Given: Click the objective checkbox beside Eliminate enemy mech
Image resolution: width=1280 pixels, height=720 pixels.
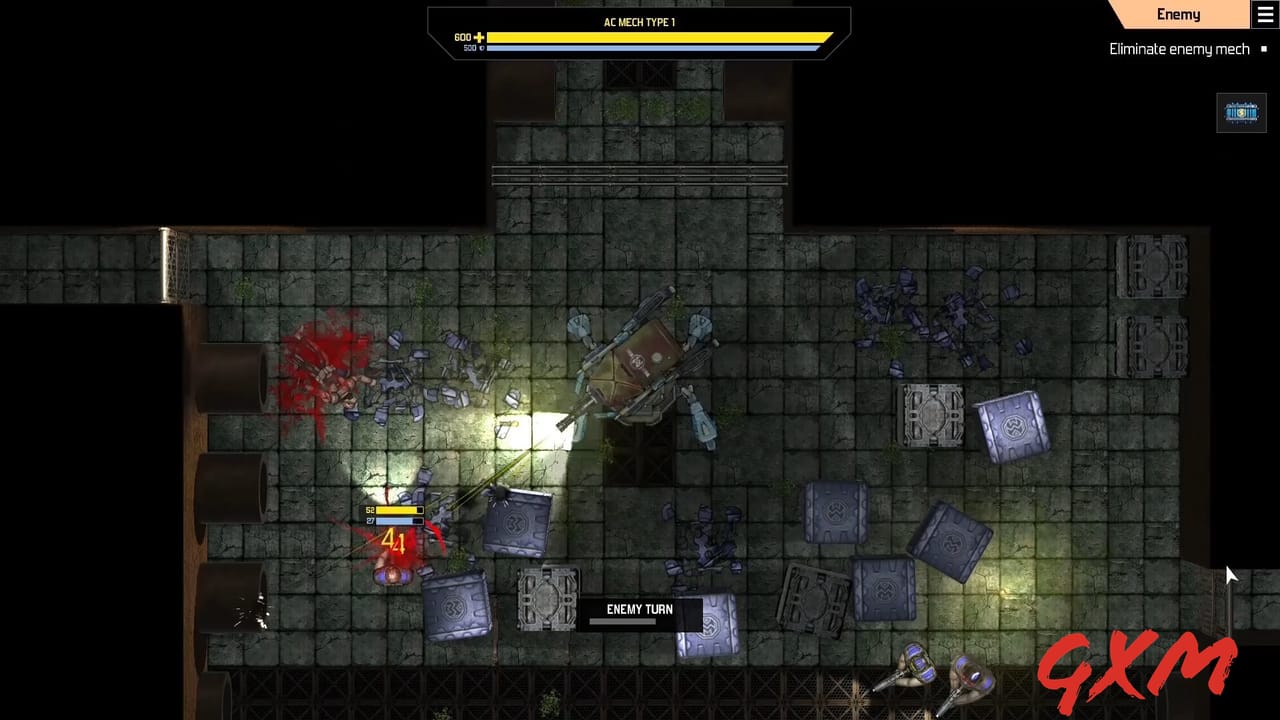Looking at the screenshot, I should (x=1264, y=48).
